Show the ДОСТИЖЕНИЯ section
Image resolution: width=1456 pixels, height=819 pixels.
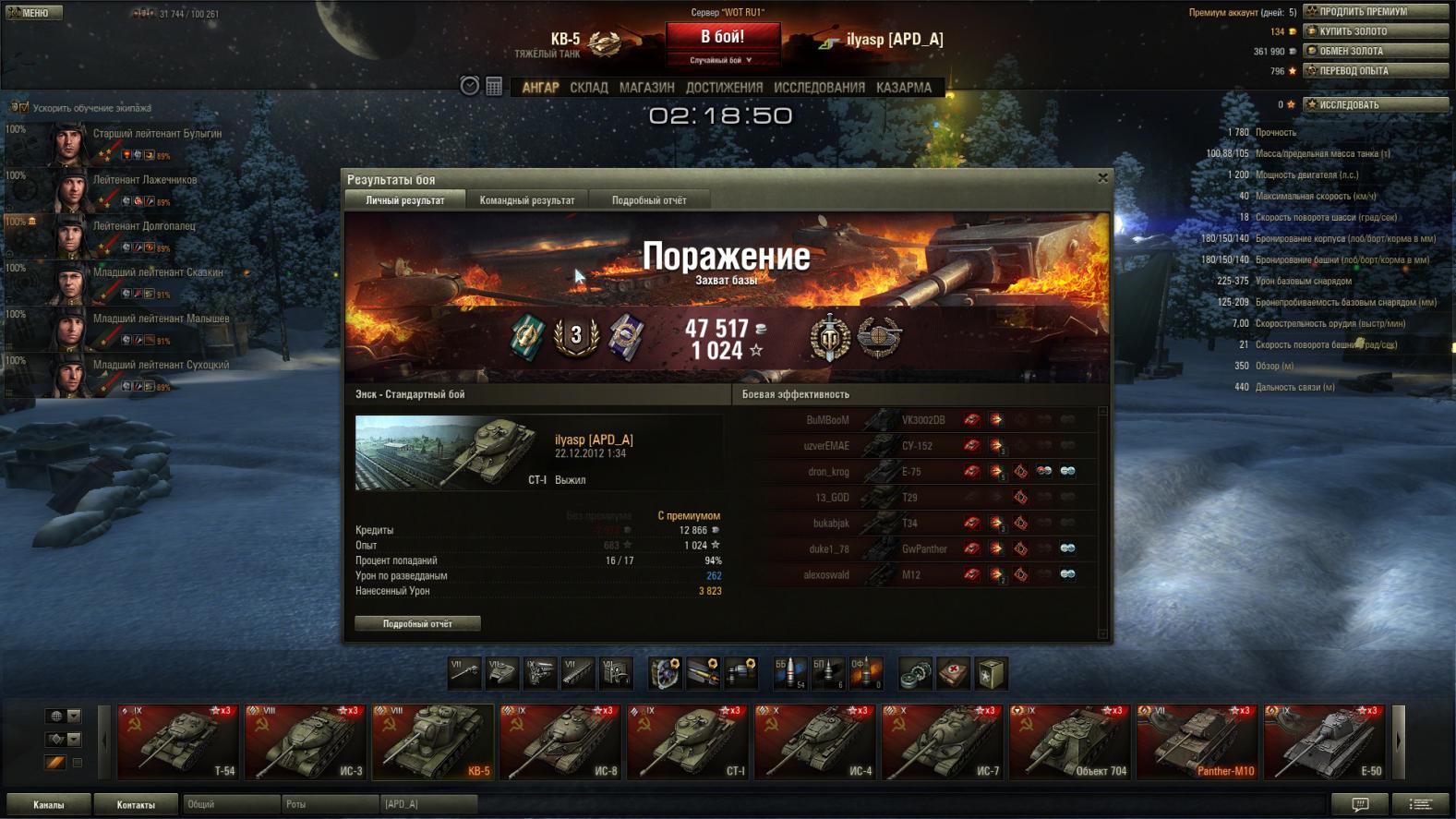[x=724, y=88]
